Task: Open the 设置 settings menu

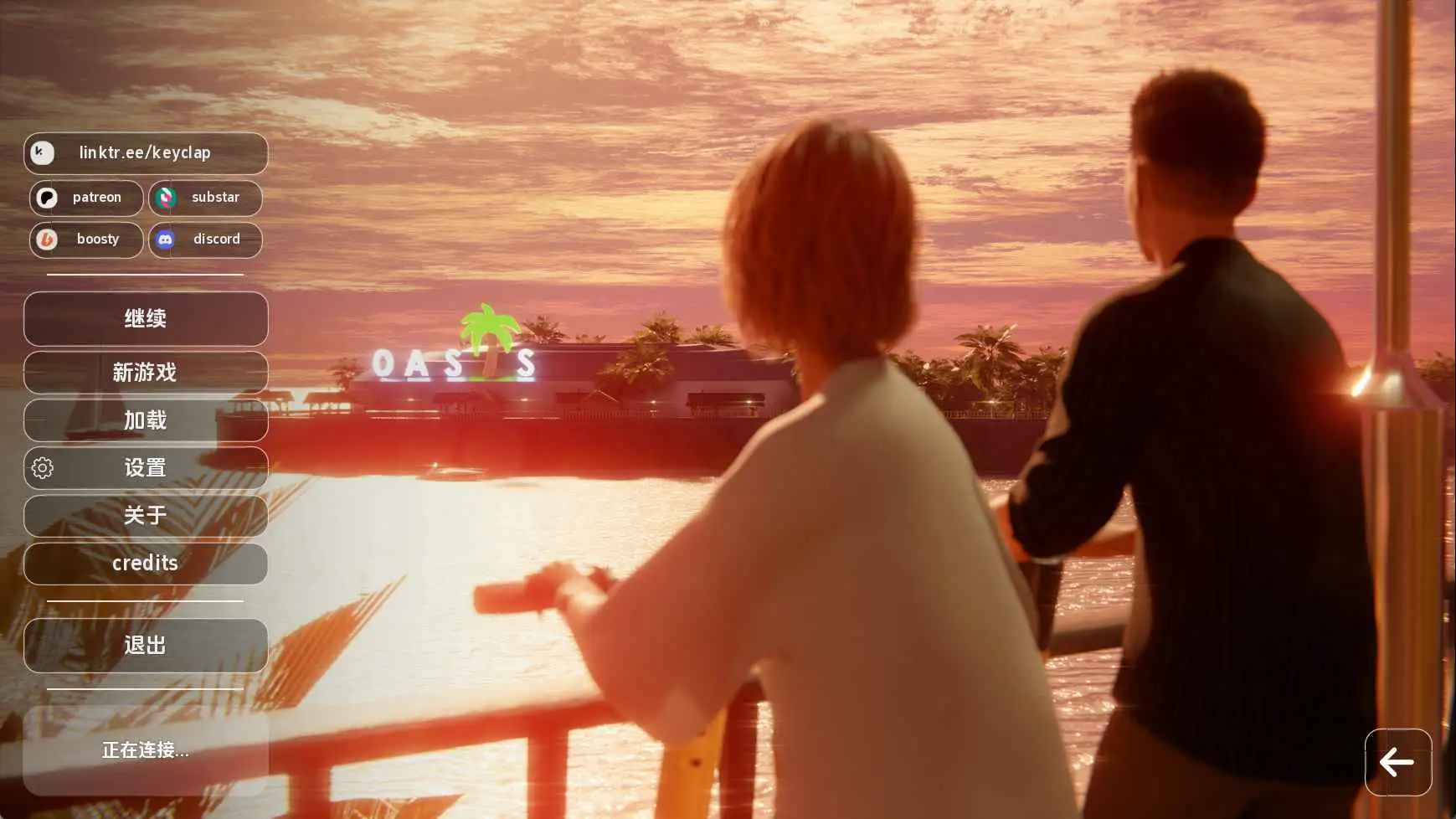Action: (146, 467)
